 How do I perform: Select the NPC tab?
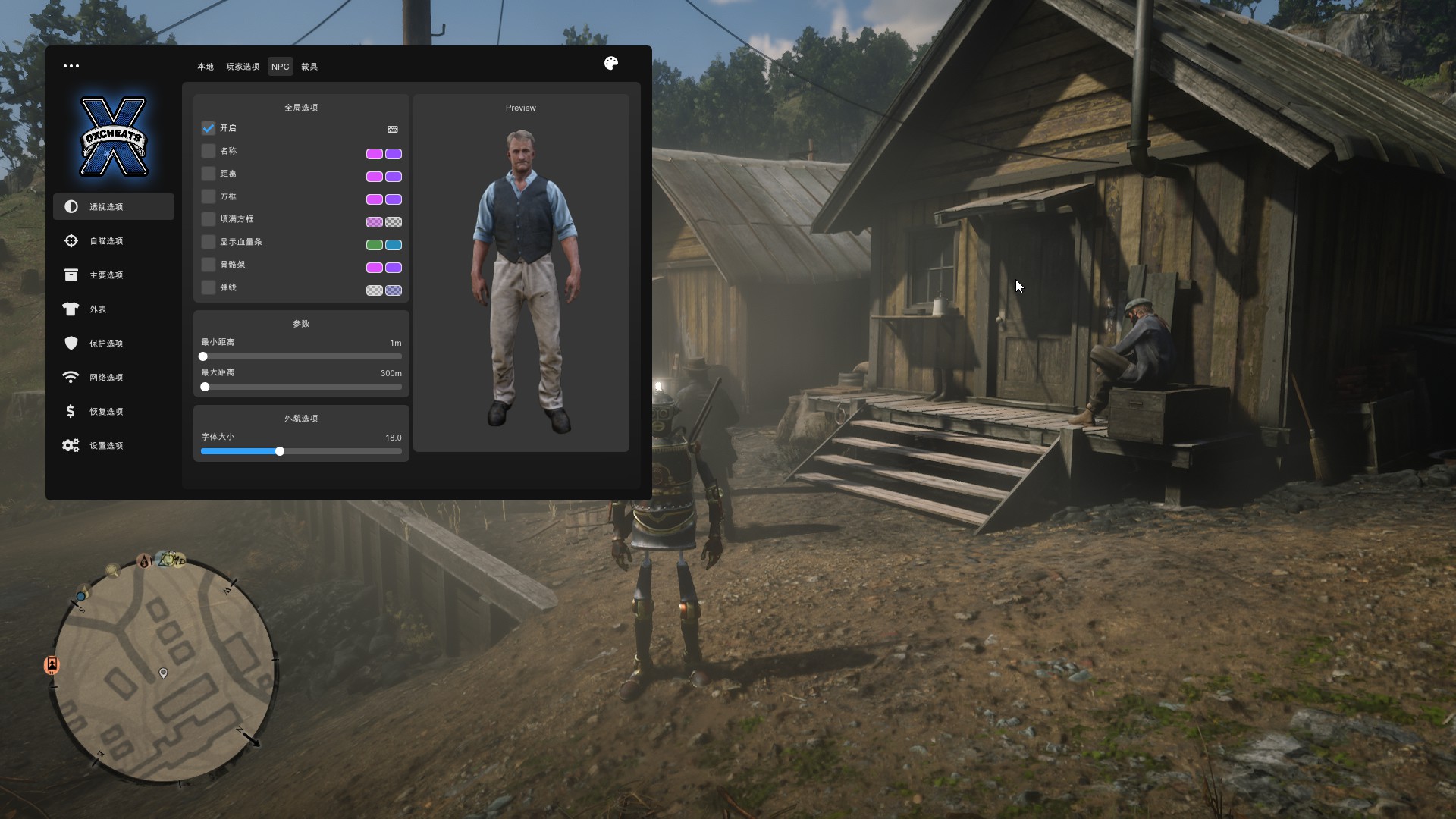pyautogui.click(x=281, y=67)
